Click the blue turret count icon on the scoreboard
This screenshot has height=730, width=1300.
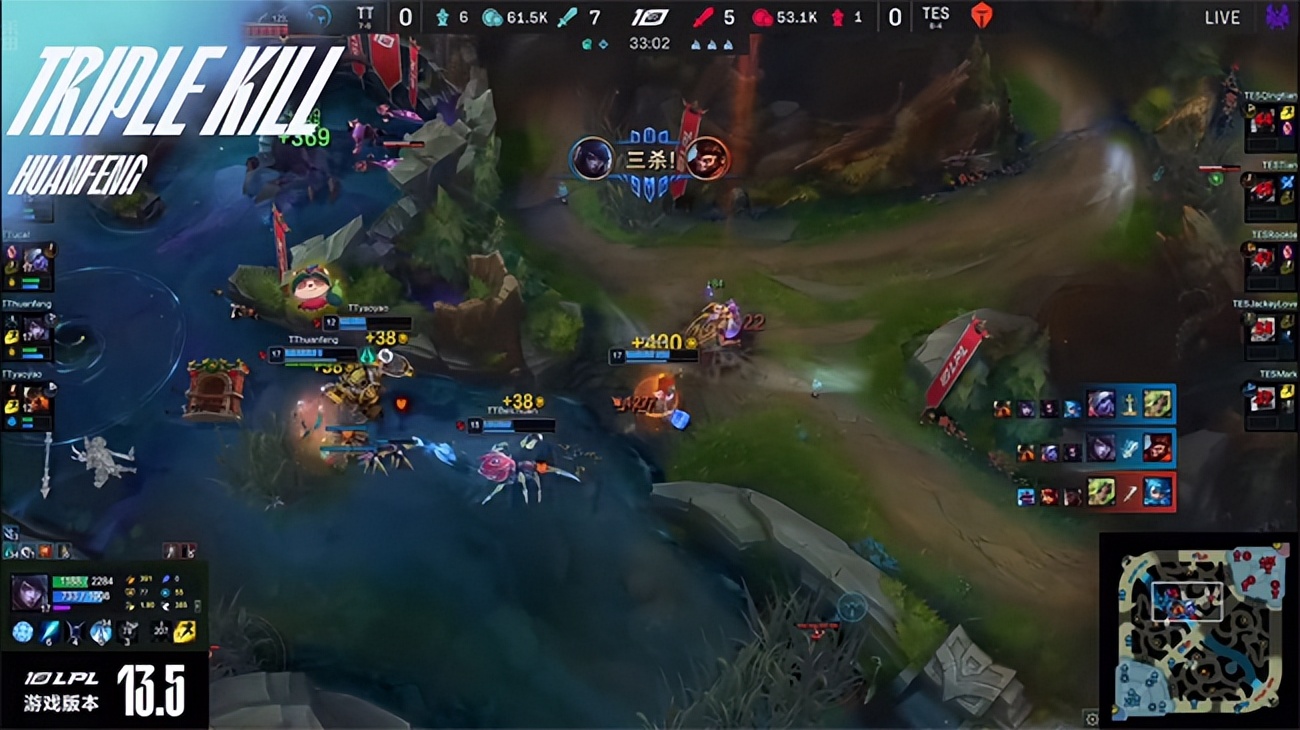pyautogui.click(x=442, y=17)
